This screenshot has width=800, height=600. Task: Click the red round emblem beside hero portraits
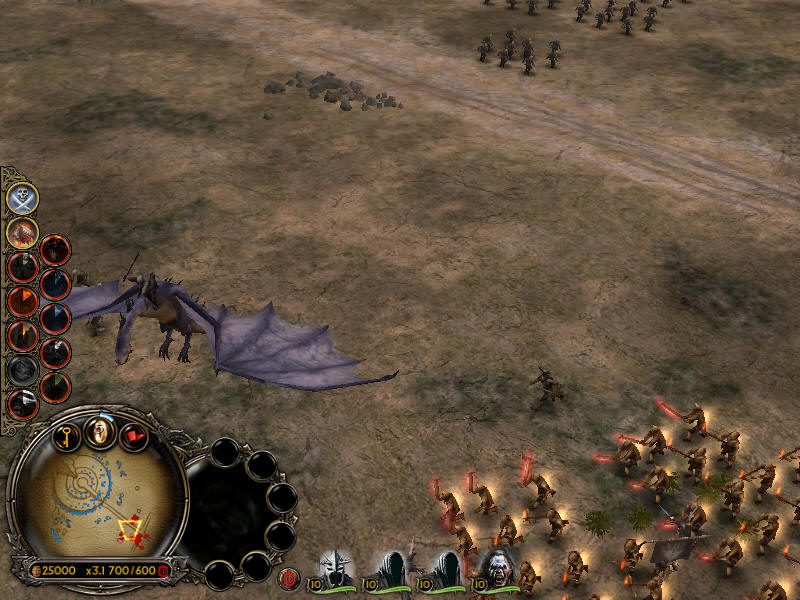[x=291, y=577]
